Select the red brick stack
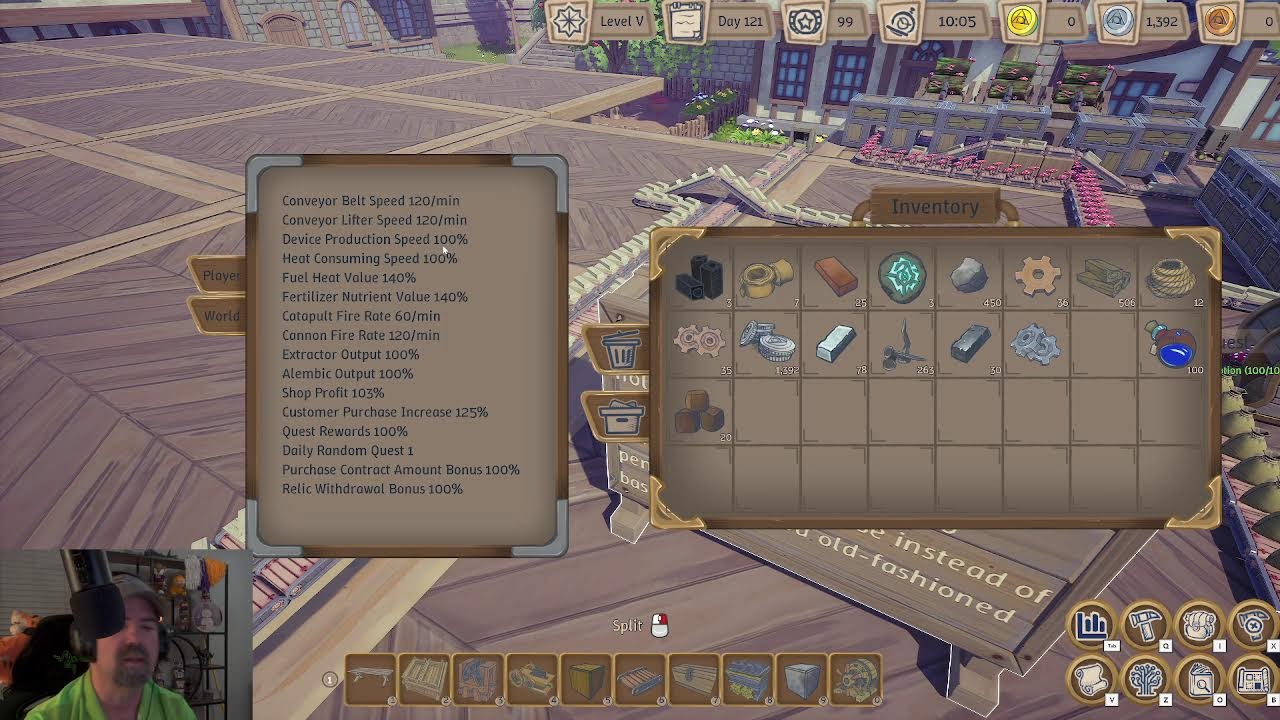The image size is (1280, 720). 834,277
